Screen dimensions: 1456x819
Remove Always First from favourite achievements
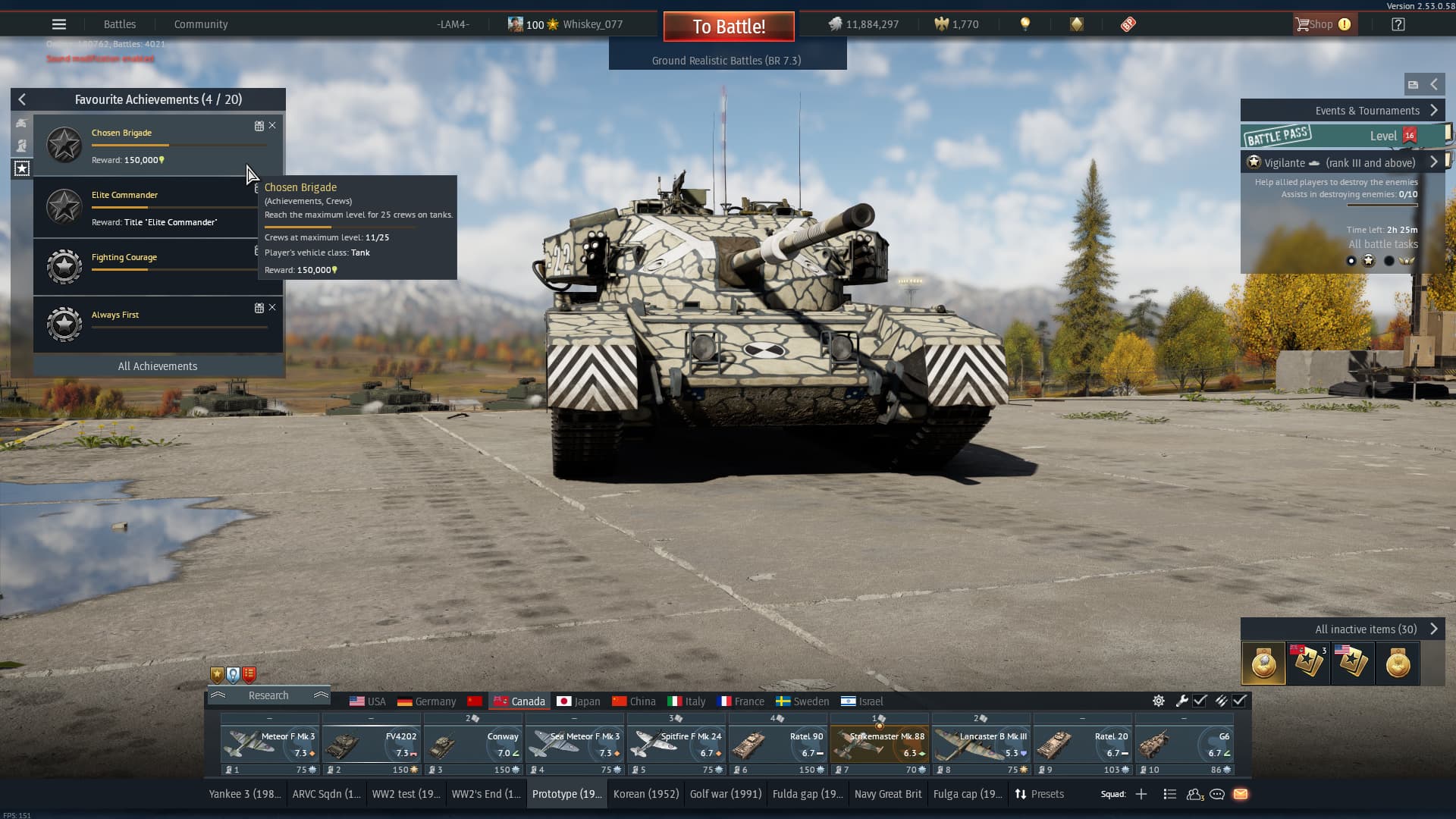tap(272, 307)
